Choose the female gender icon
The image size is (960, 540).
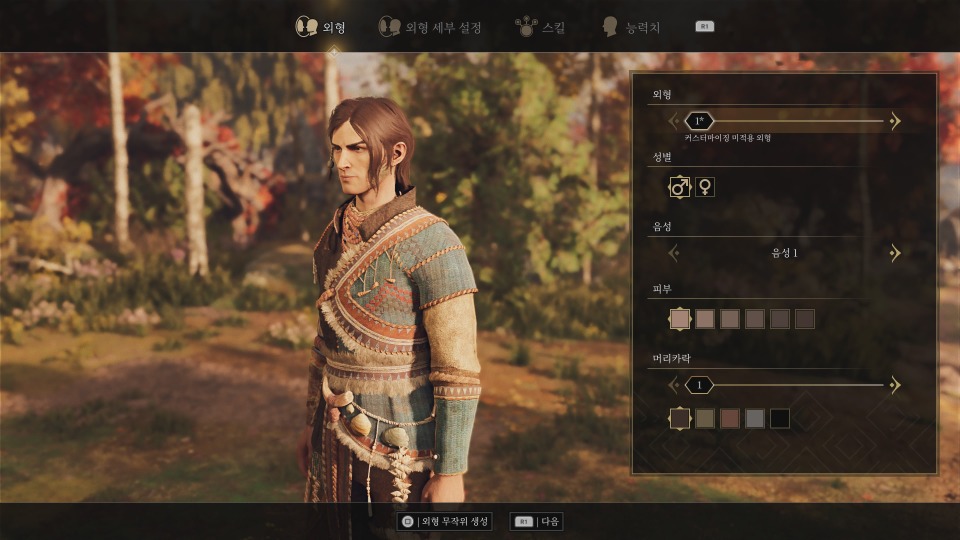[705, 187]
